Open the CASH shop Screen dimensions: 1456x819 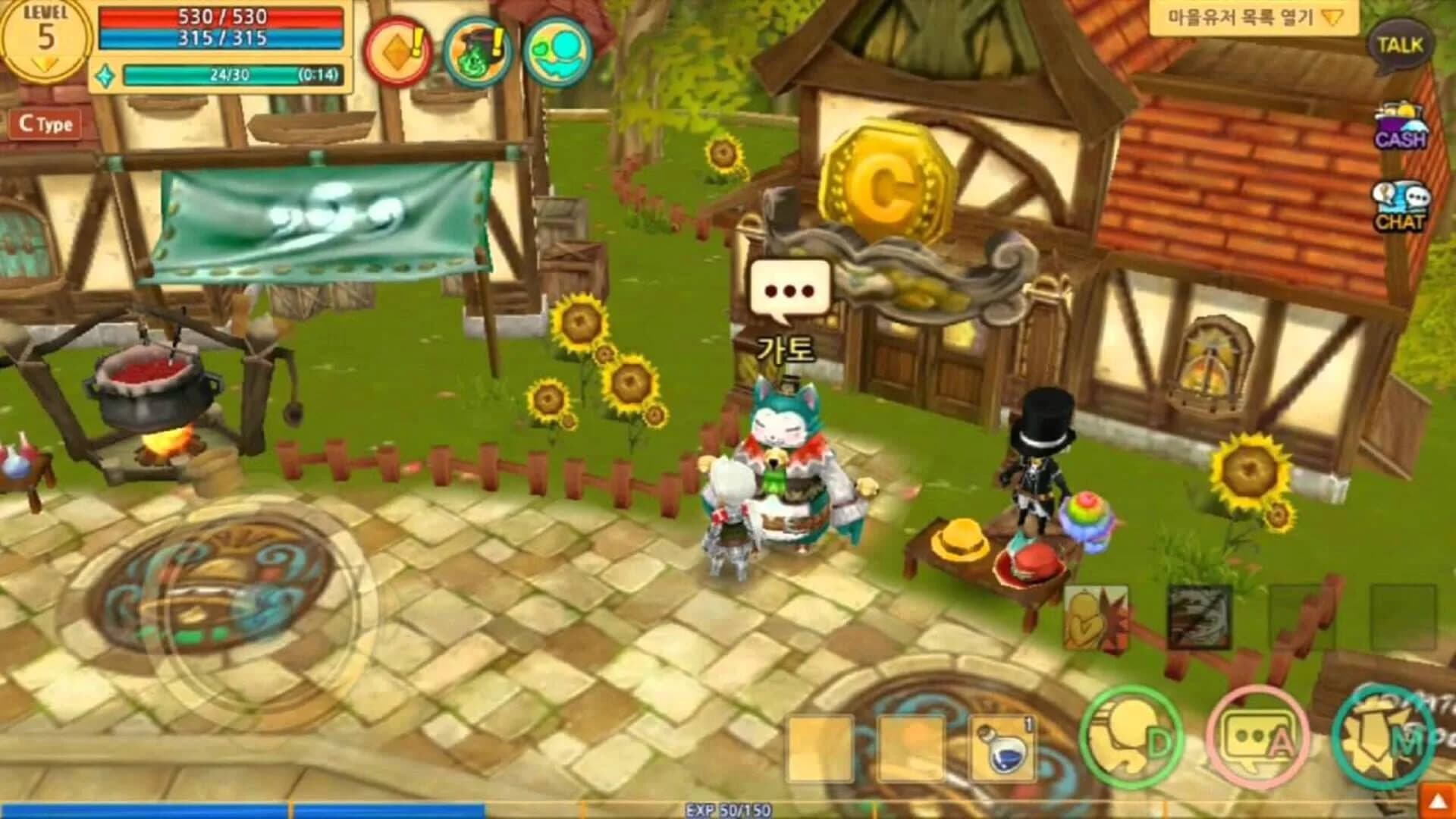click(x=1402, y=125)
